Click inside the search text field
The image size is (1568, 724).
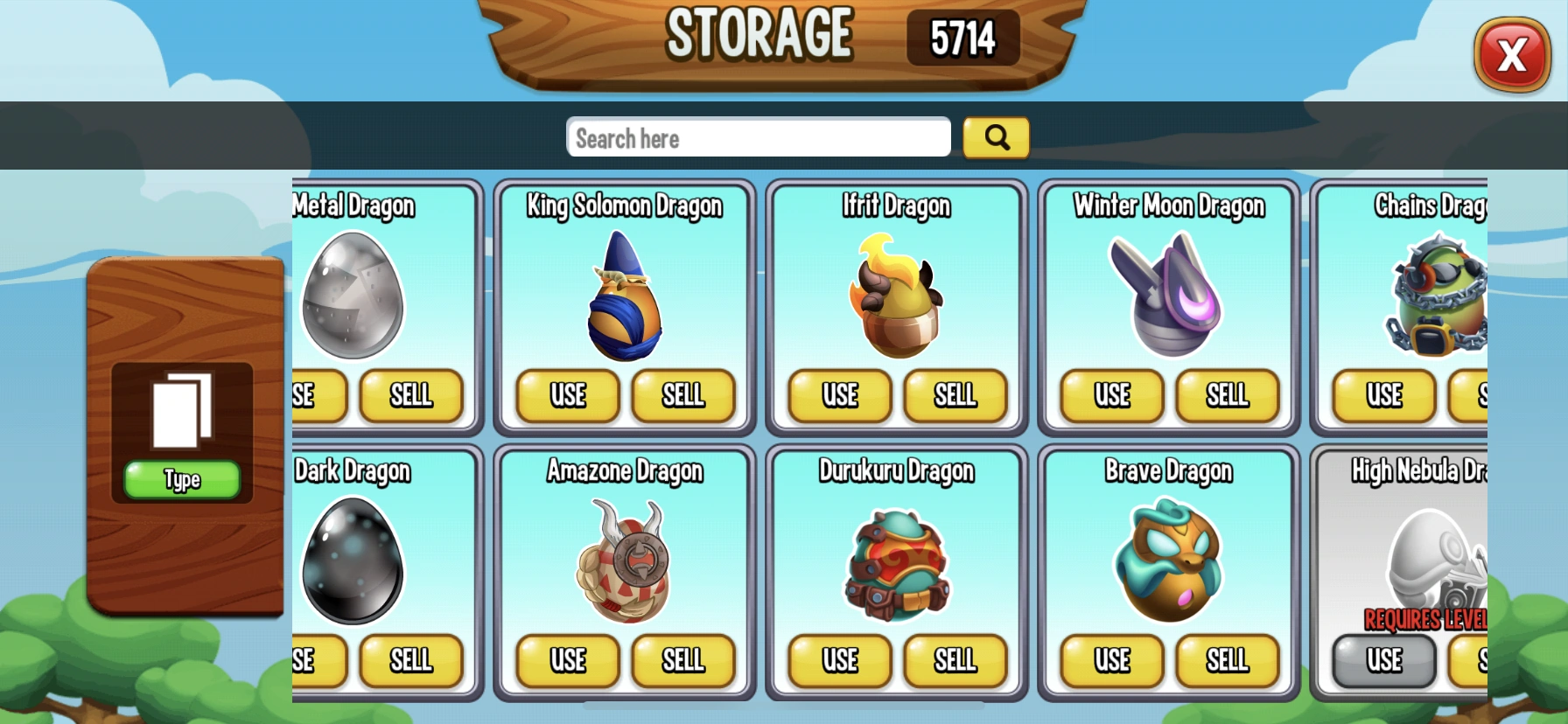click(x=759, y=137)
